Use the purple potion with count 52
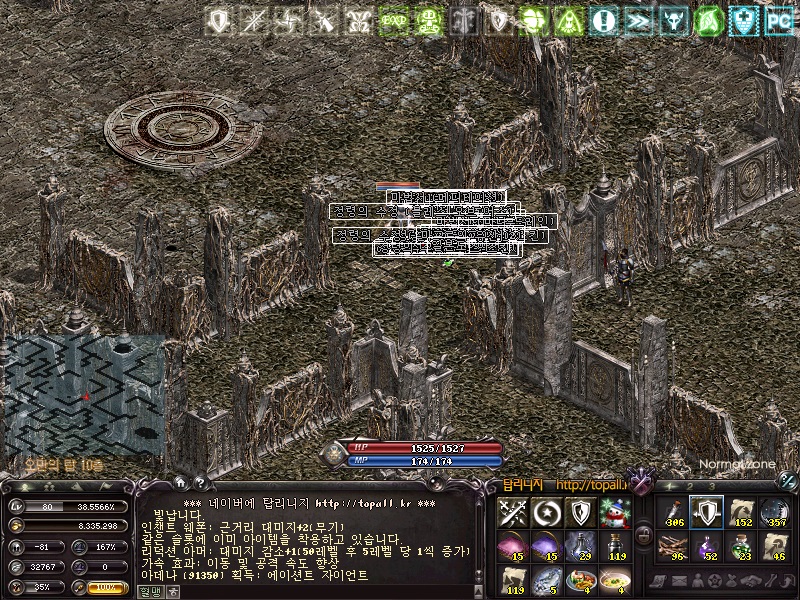The image size is (800, 600). coord(707,546)
